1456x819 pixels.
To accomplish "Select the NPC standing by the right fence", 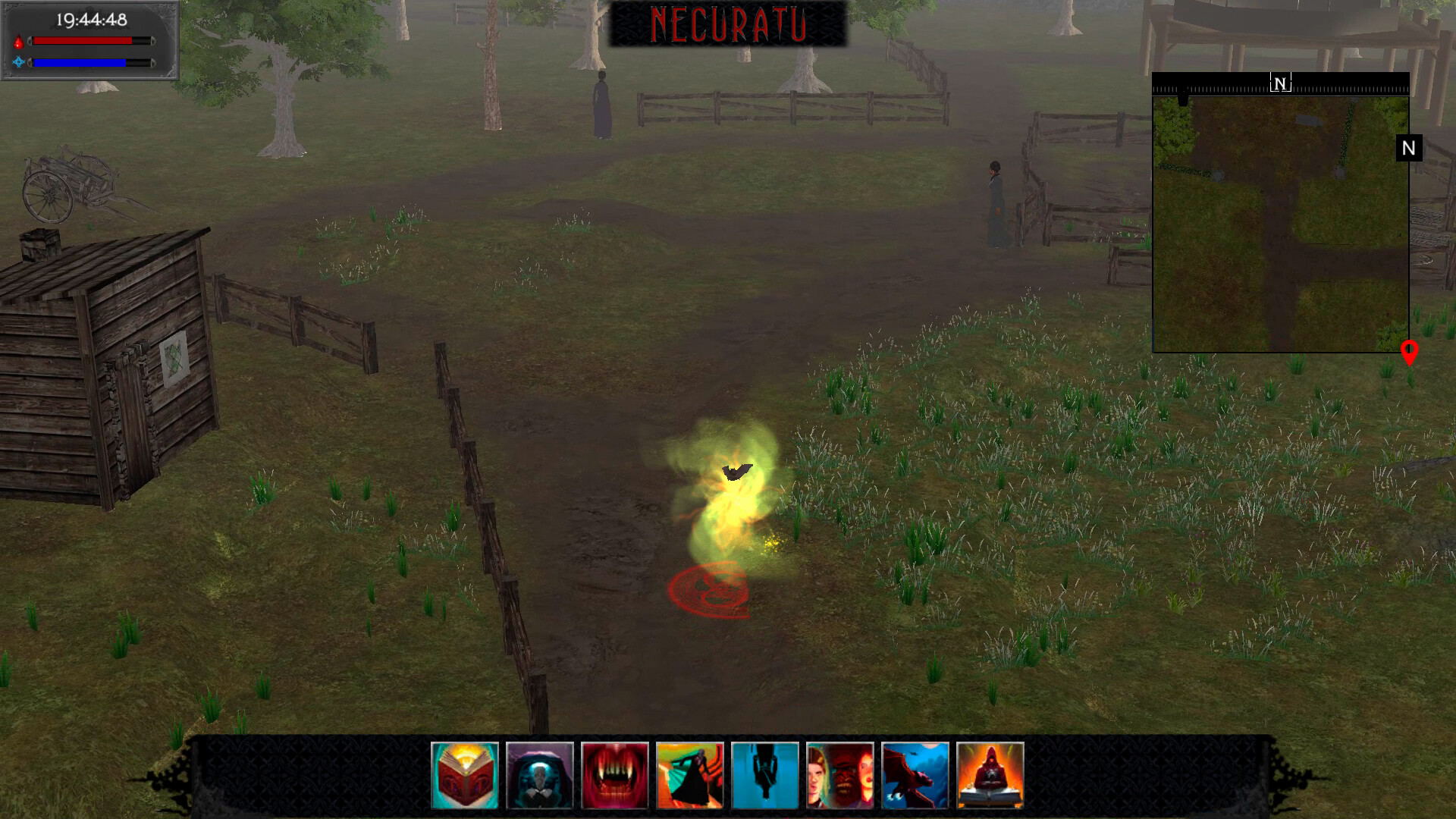I will [997, 201].
